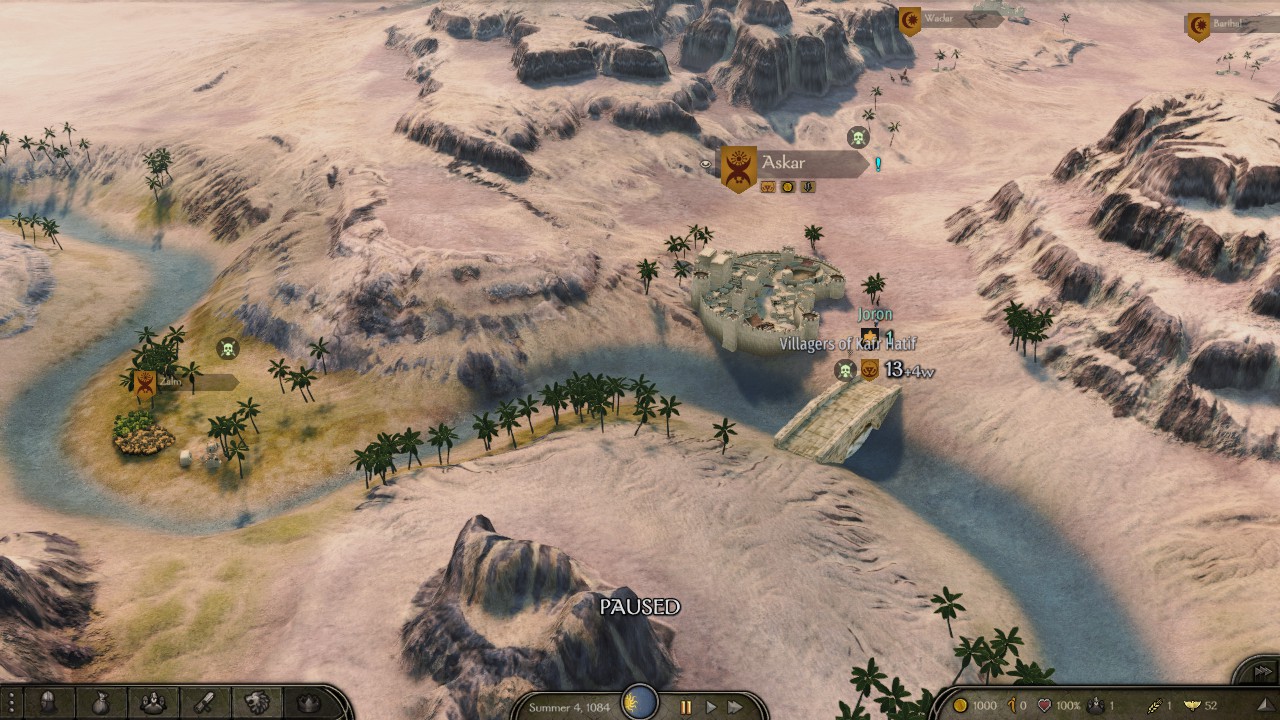
Task: Click the pause time button
Action: coord(686,707)
